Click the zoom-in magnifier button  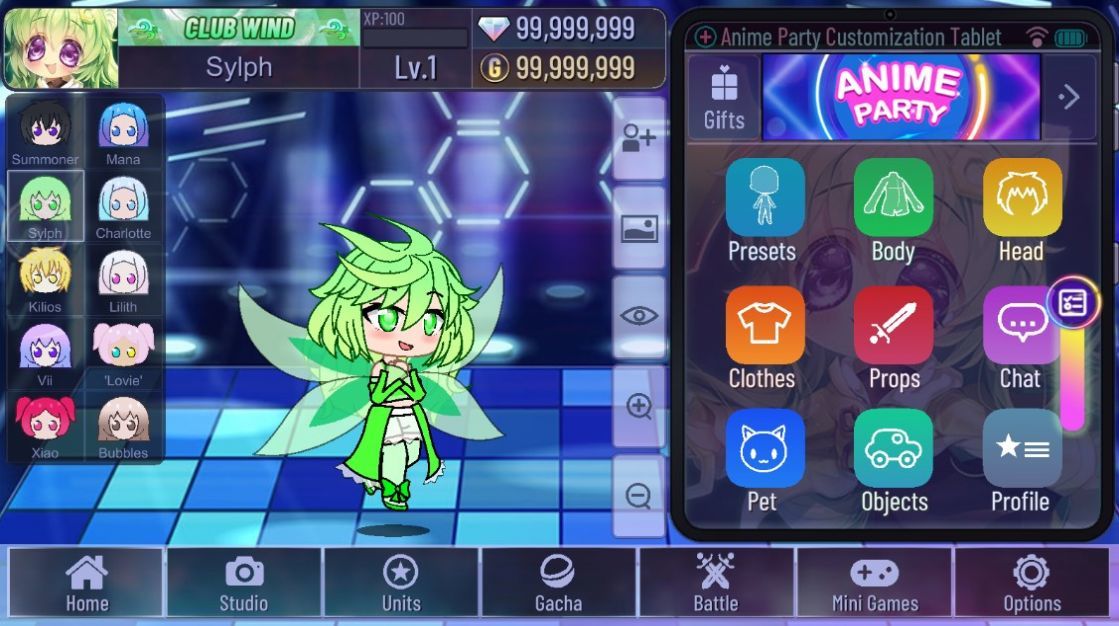tap(639, 407)
